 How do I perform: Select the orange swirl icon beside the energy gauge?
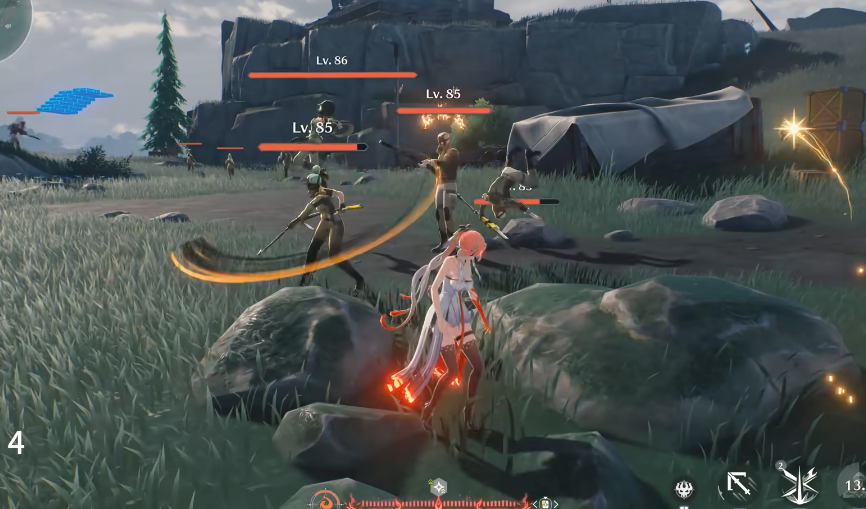pyautogui.click(x=325, y=499)
